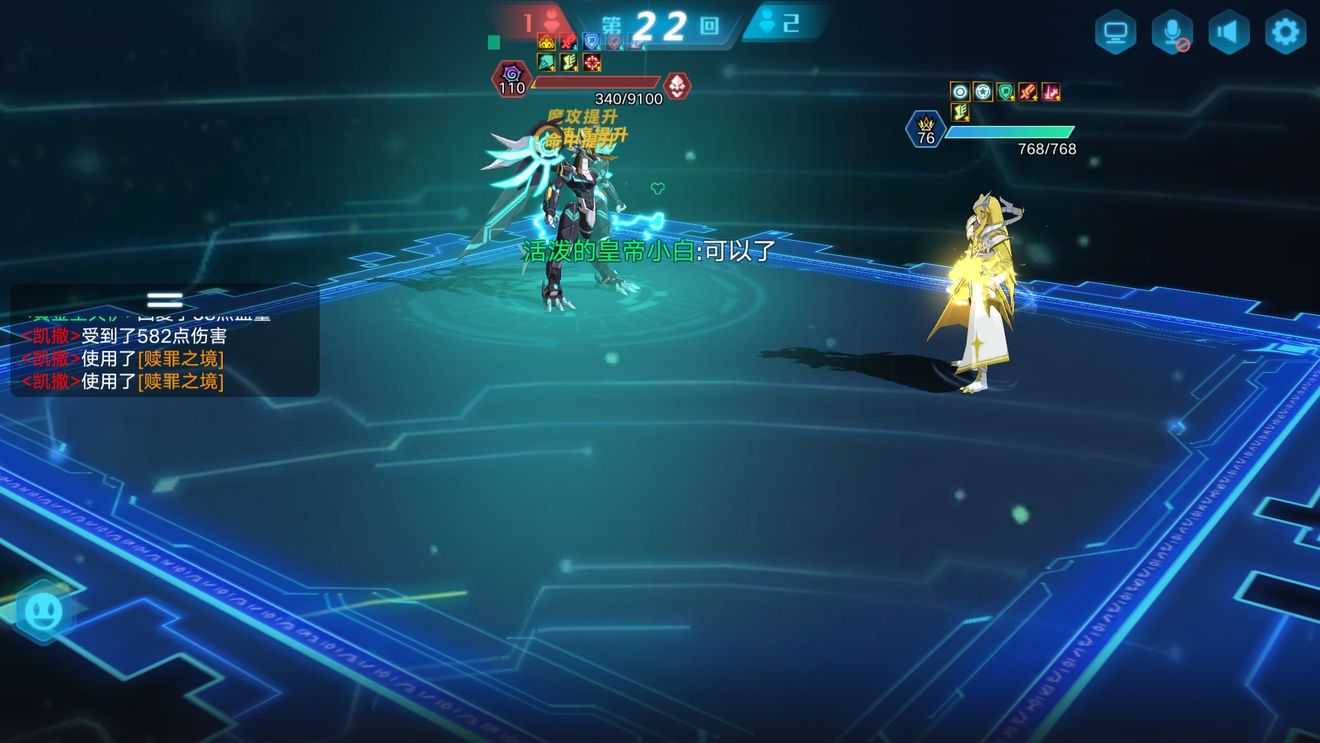Screen dimensions: 1320x743
Task: Expand the battle log panel handle
Action: (x=164, y=300)
